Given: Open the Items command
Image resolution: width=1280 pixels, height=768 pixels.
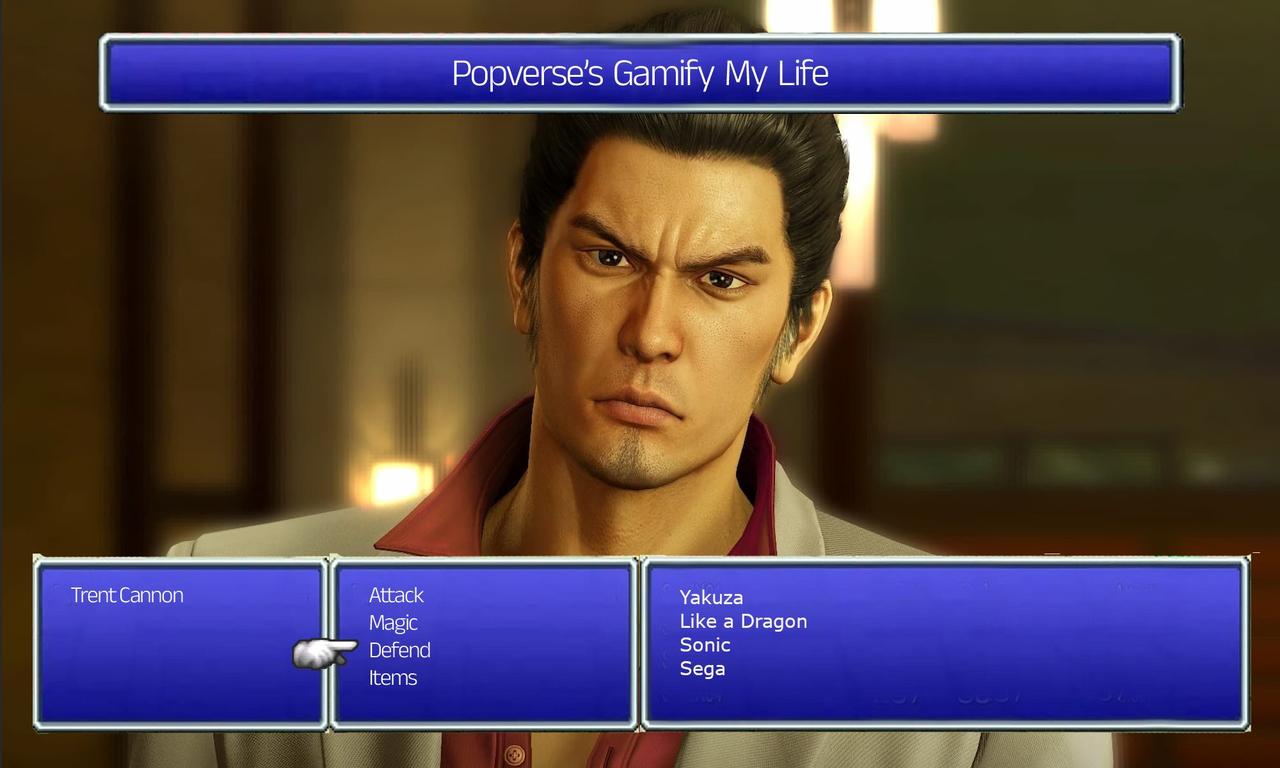Looking at the screenshot, I should (x=392, y=677).
